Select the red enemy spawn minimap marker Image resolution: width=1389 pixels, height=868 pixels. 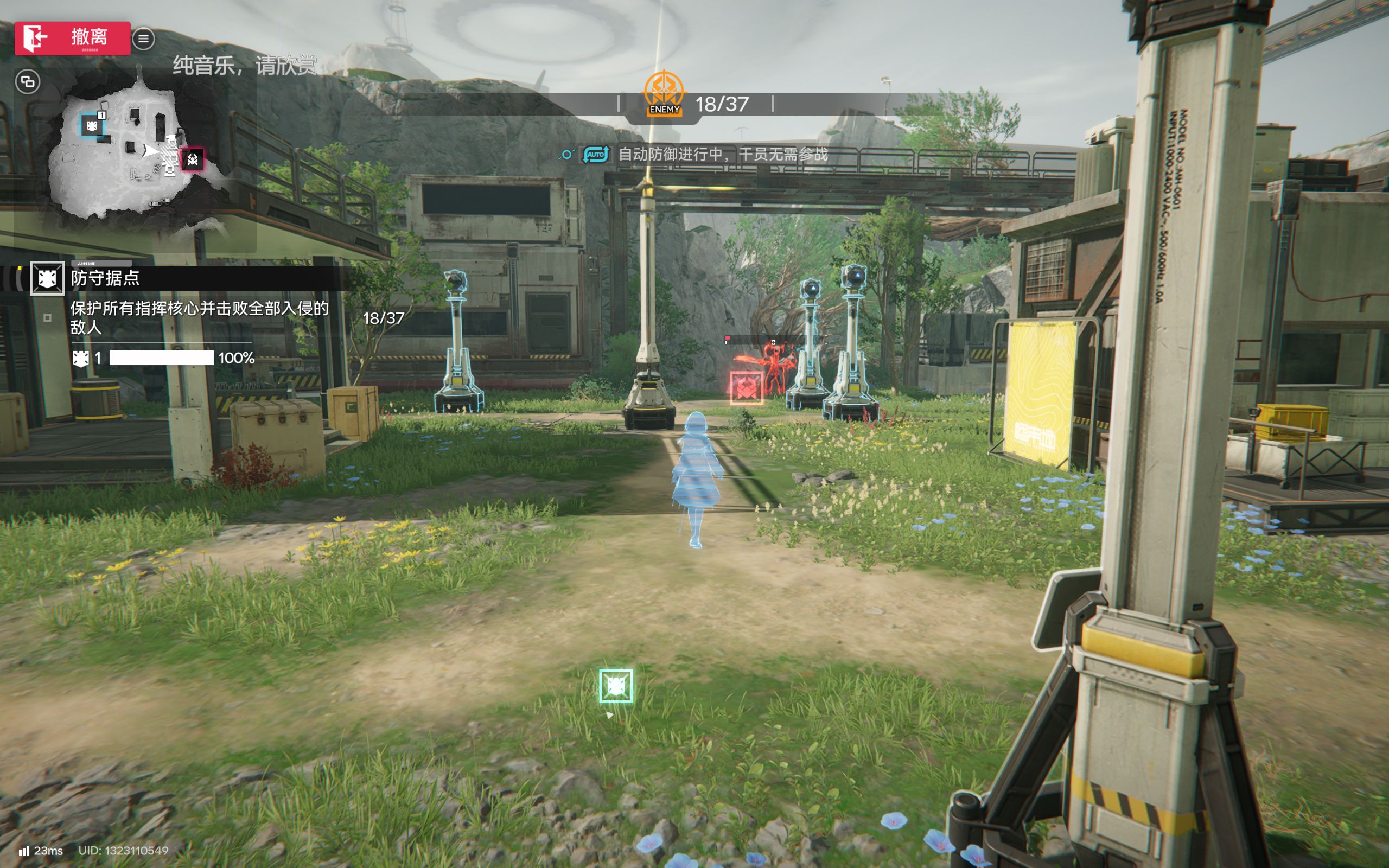click(x=193, y=159)
